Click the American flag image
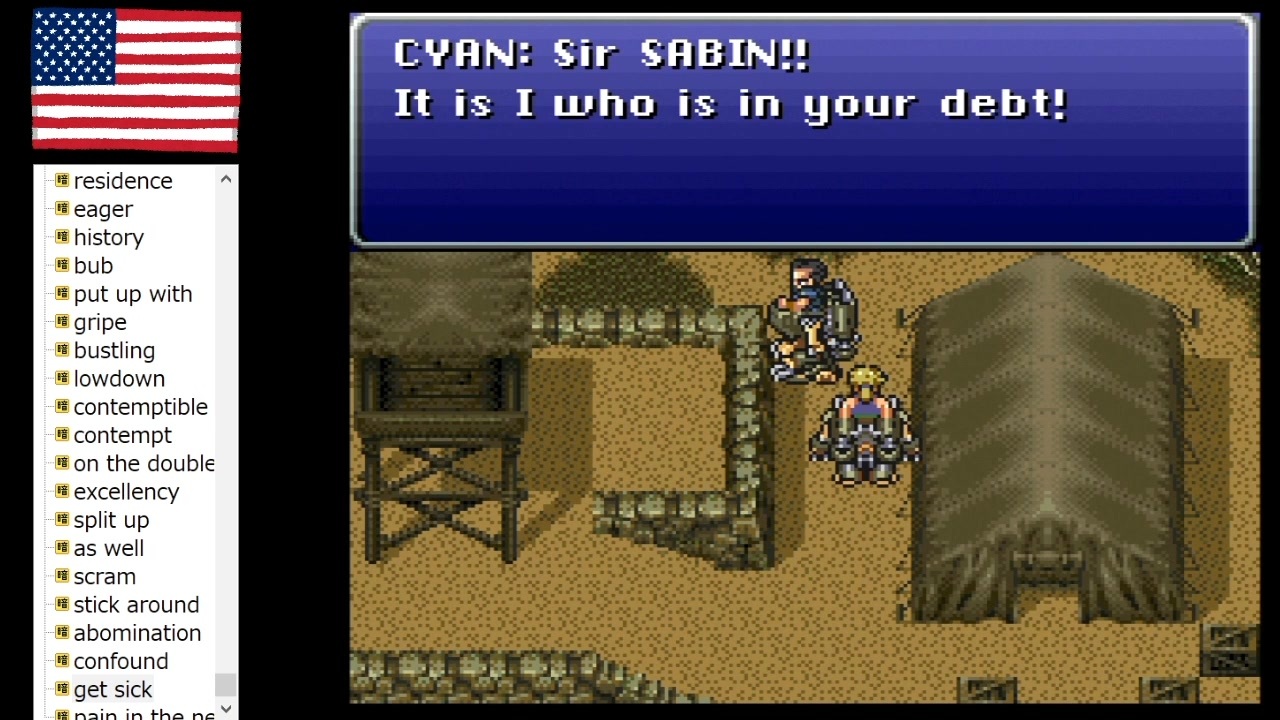This screenshot has height=720, width=1280. [x=136, y=82]
